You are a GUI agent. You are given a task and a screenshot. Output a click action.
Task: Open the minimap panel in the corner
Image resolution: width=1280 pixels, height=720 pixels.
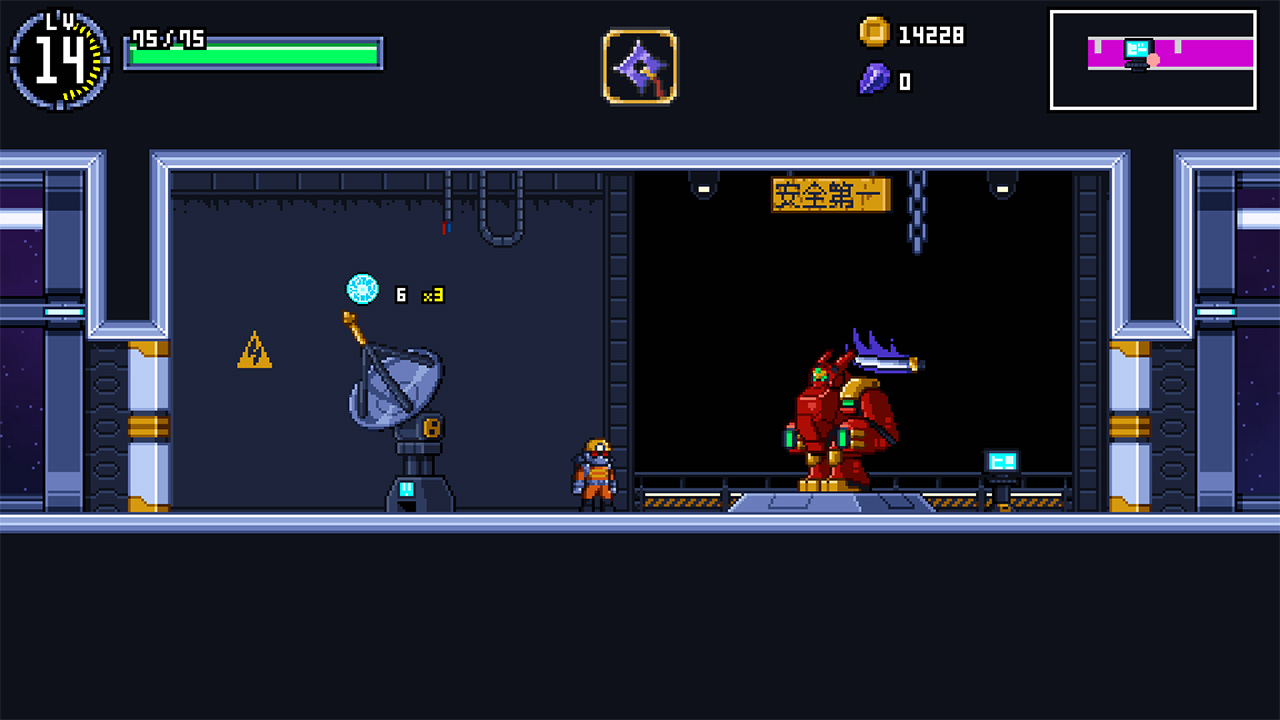(1153, 58)
